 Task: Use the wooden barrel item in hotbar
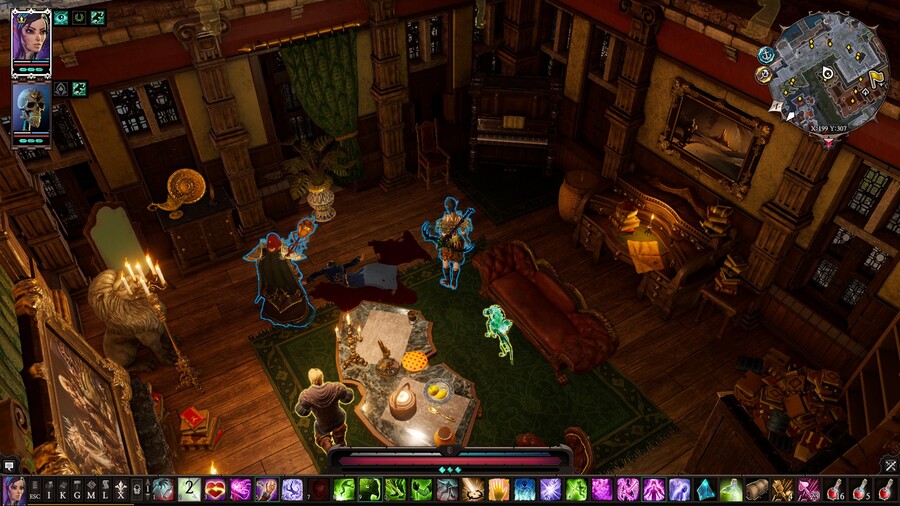pyautogui.click(x=758, y=490)
